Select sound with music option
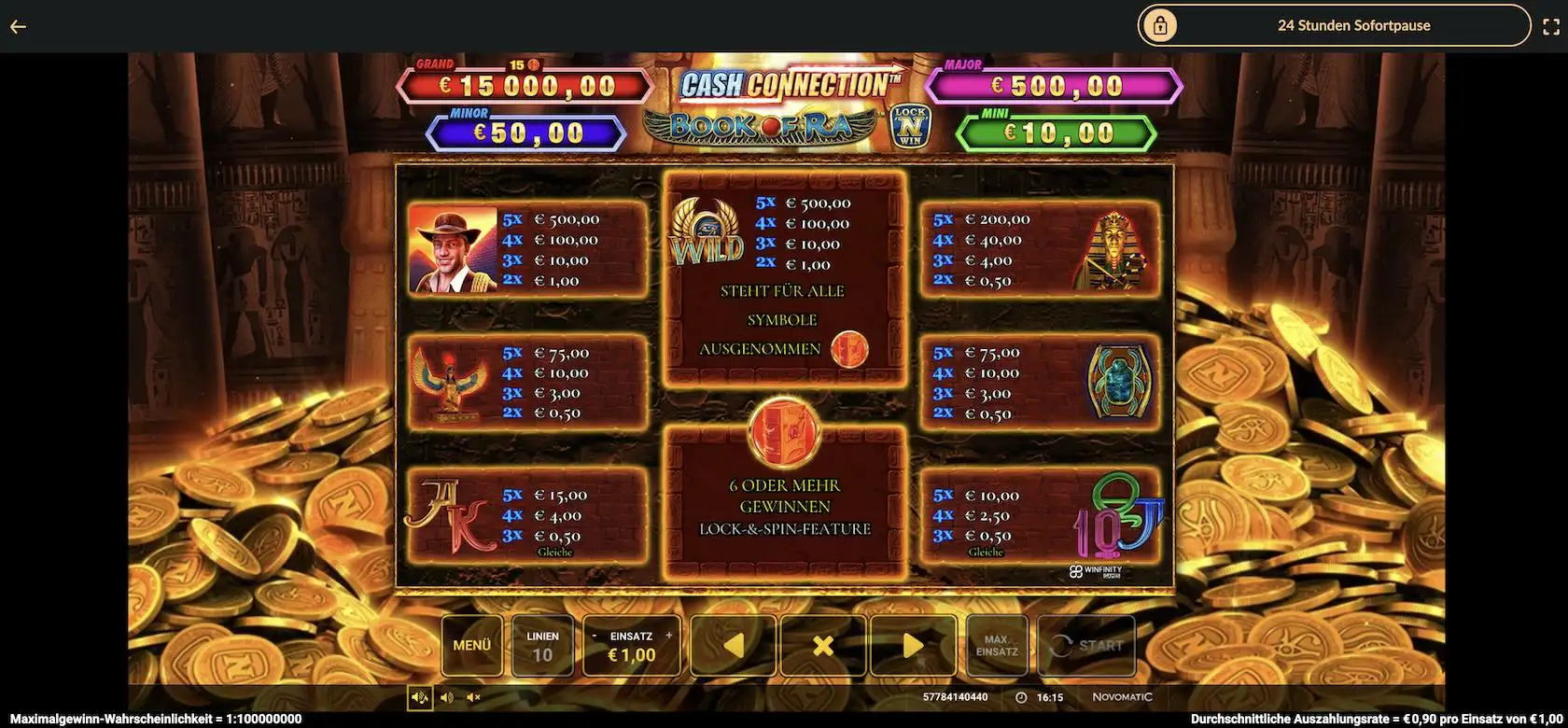 coord(420,697)
